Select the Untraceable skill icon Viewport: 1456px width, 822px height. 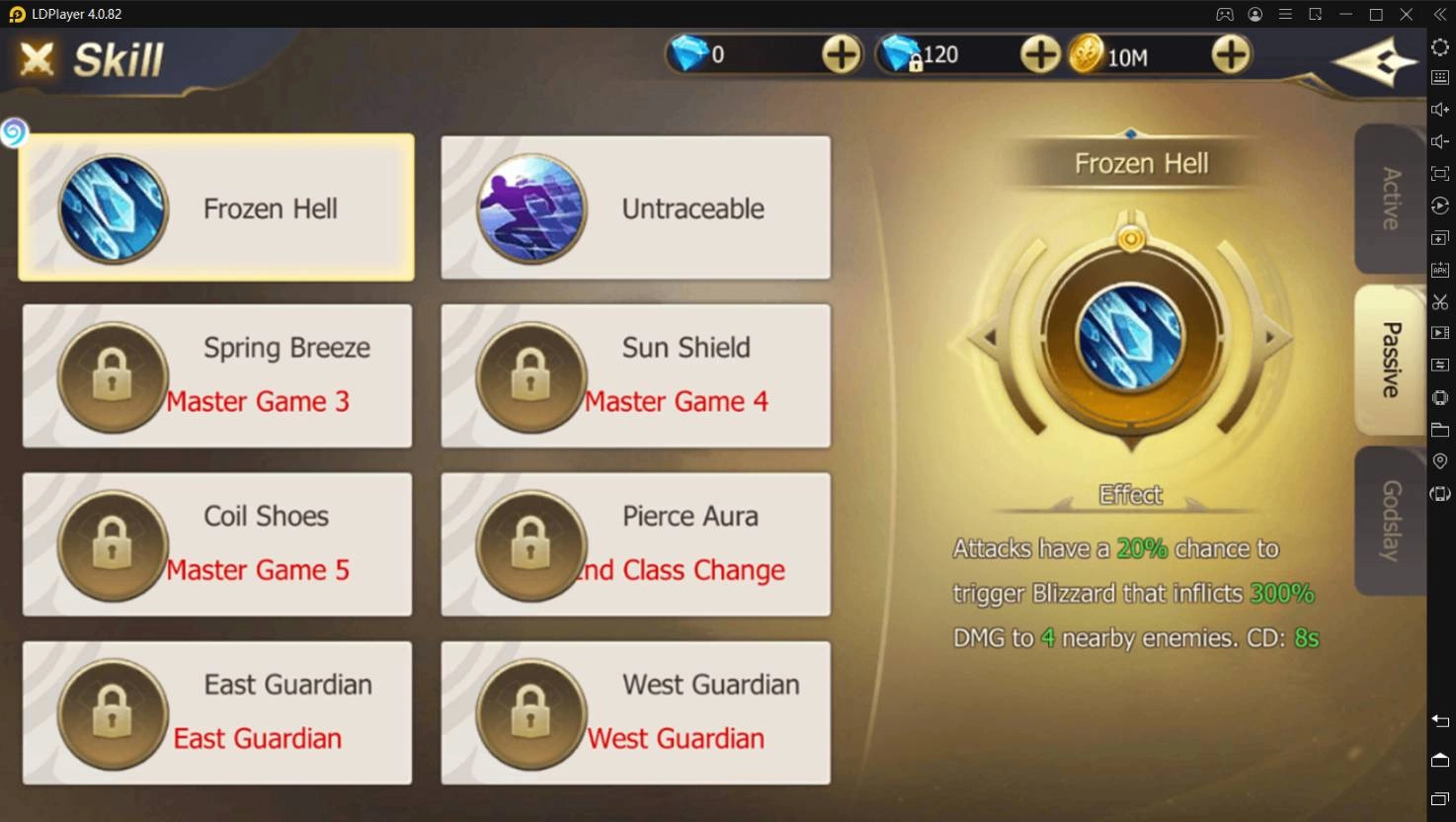[530, 207]
